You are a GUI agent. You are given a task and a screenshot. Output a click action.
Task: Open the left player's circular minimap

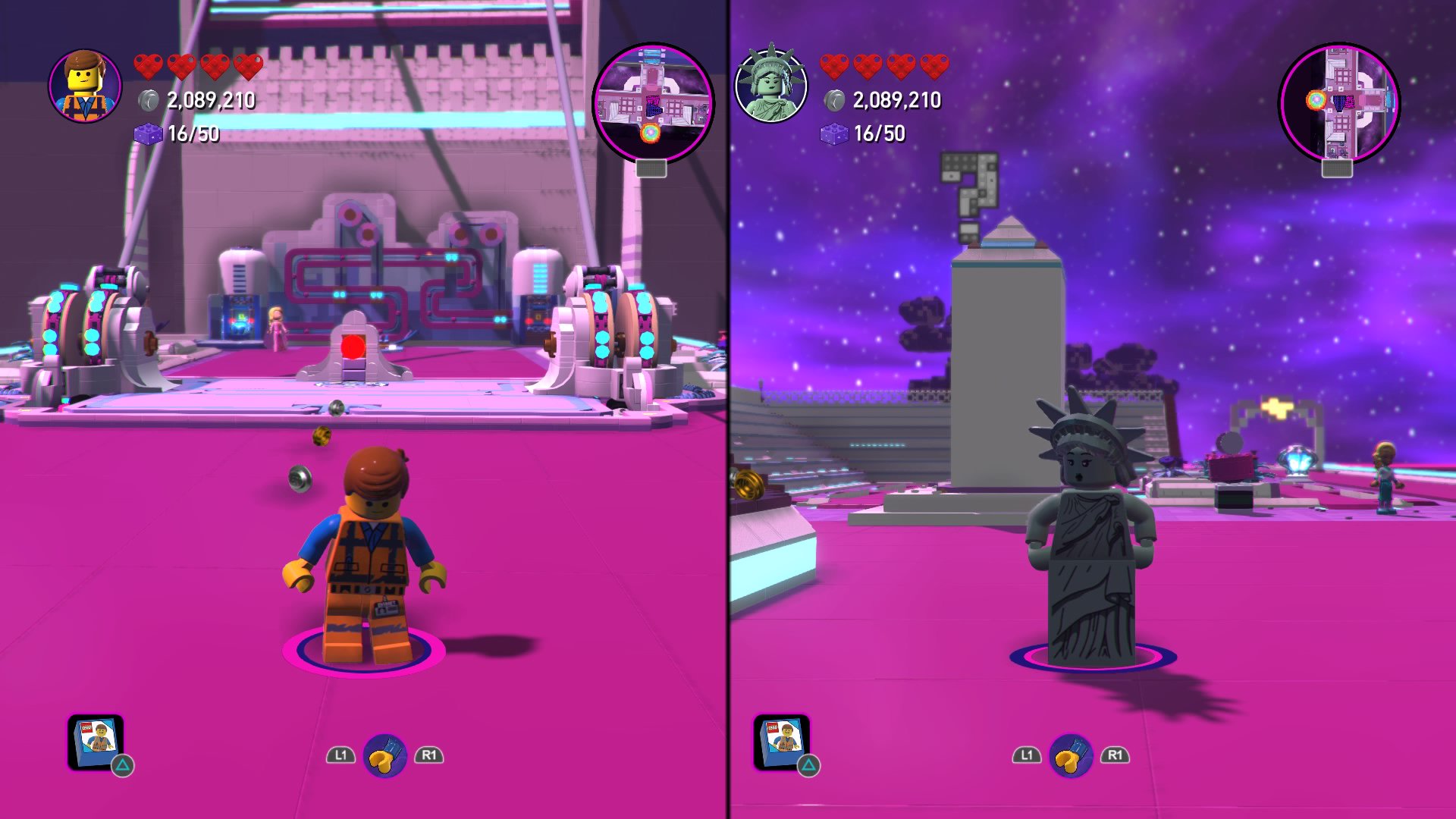coord(652,103)
